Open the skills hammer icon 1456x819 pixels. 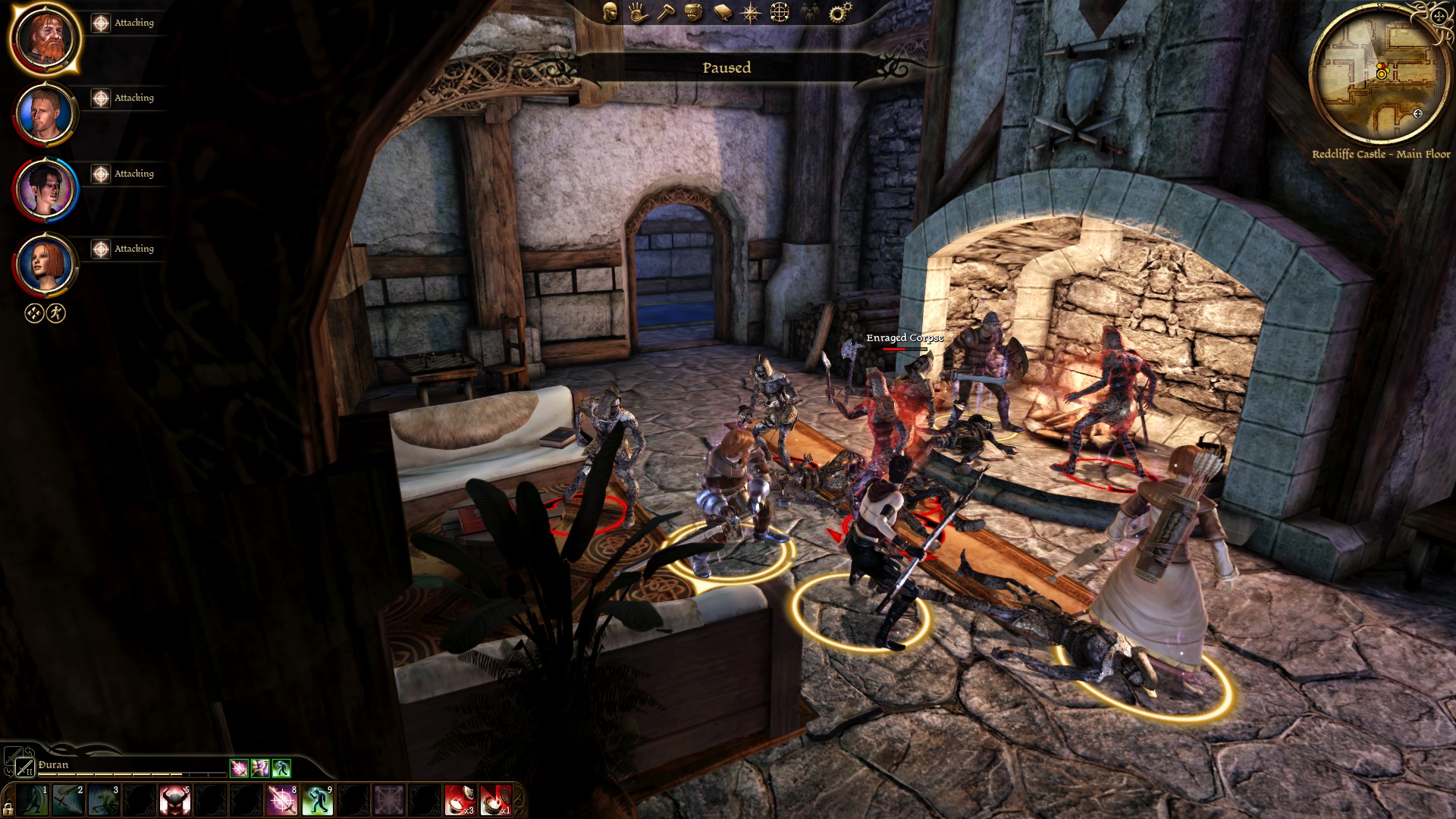coord(666,12)
